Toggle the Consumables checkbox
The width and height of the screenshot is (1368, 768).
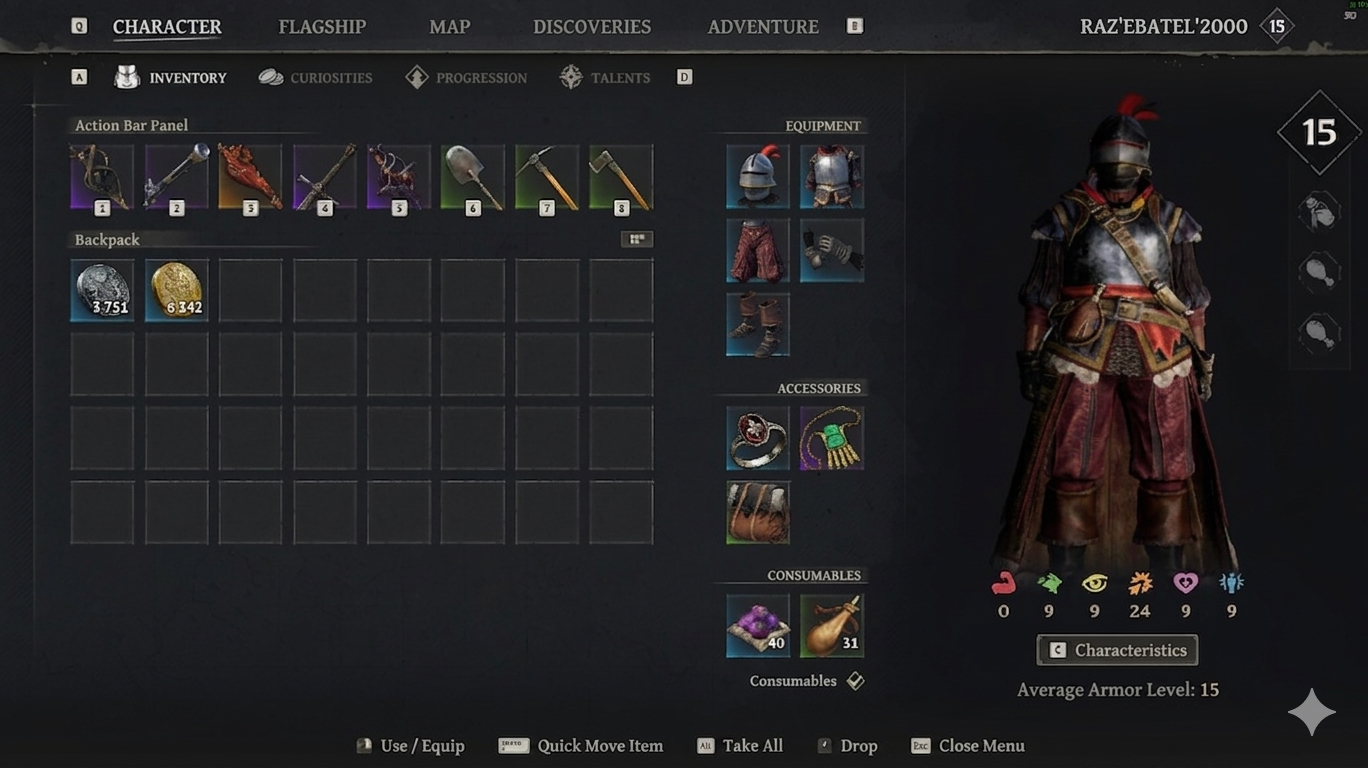pos(855,681)
